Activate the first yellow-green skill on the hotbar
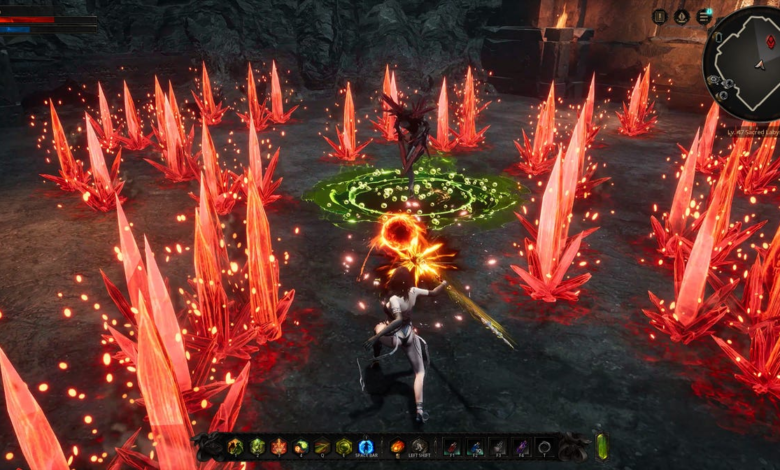 pyautogui.click(x=236, y=447)
